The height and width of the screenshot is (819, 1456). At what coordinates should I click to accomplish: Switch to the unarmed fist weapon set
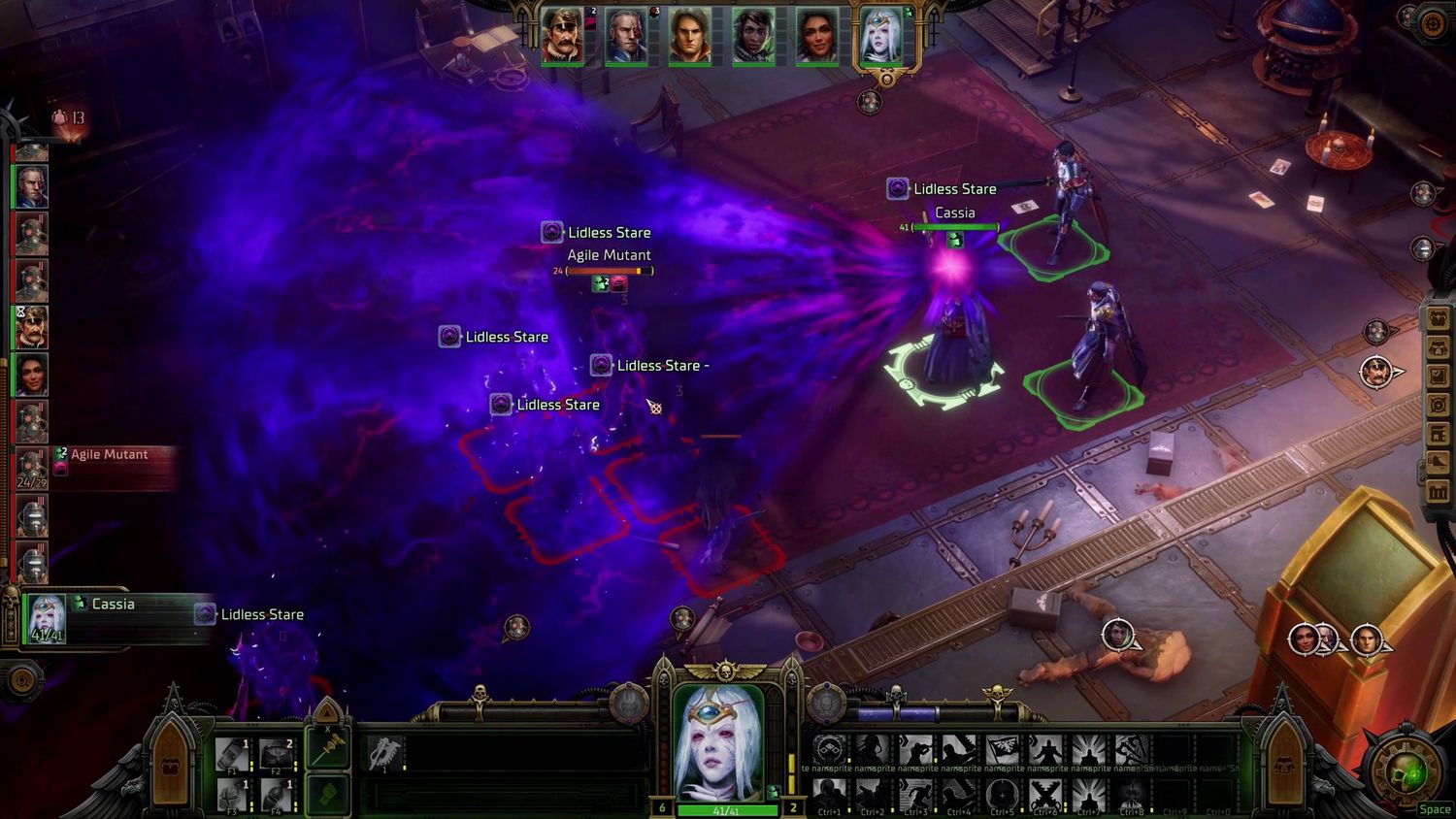329,796
